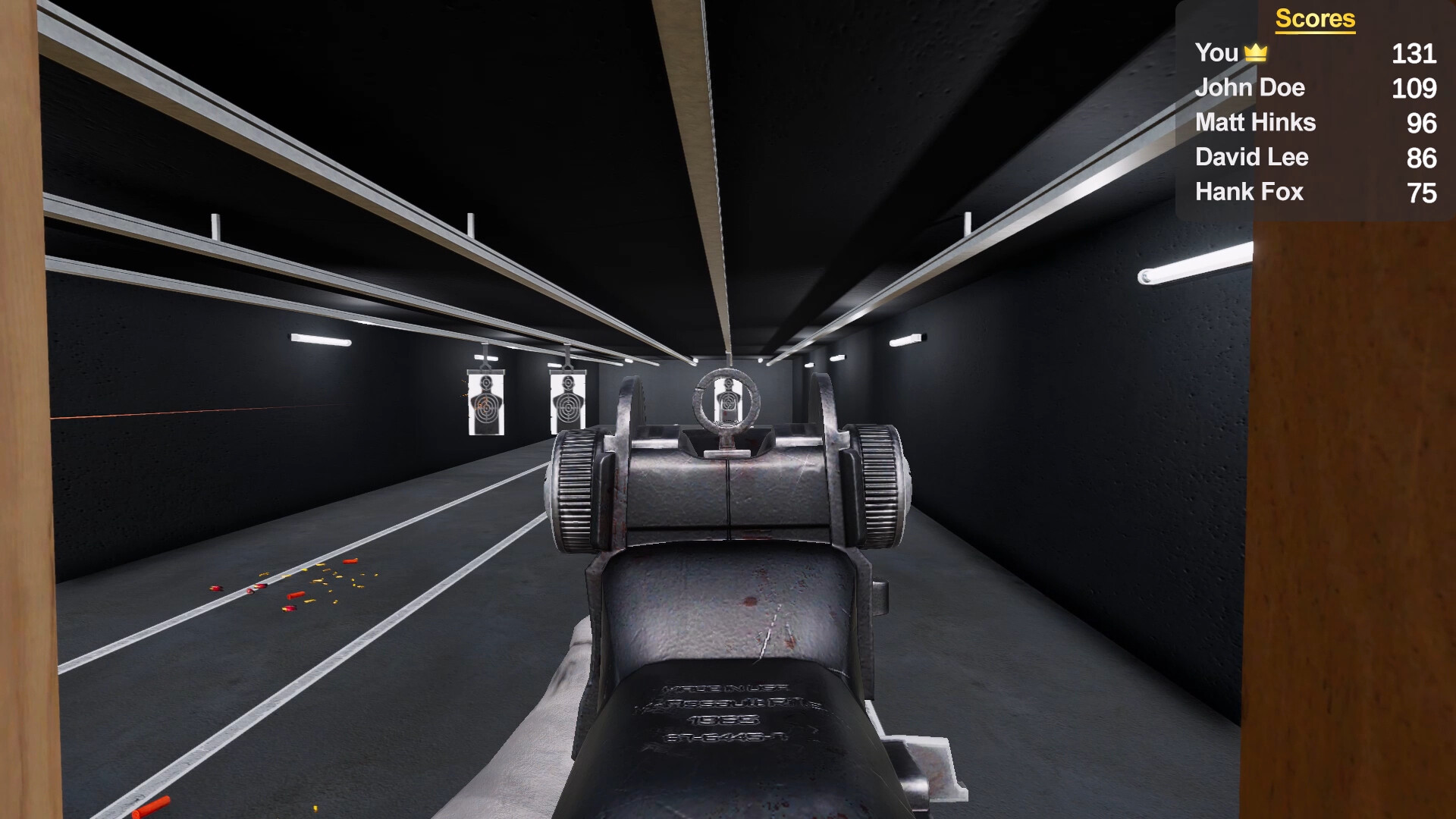Screen dimensions: 1456x819
Task: Click David Lee's name in the Scores panel
Action: coord(1252,158)
